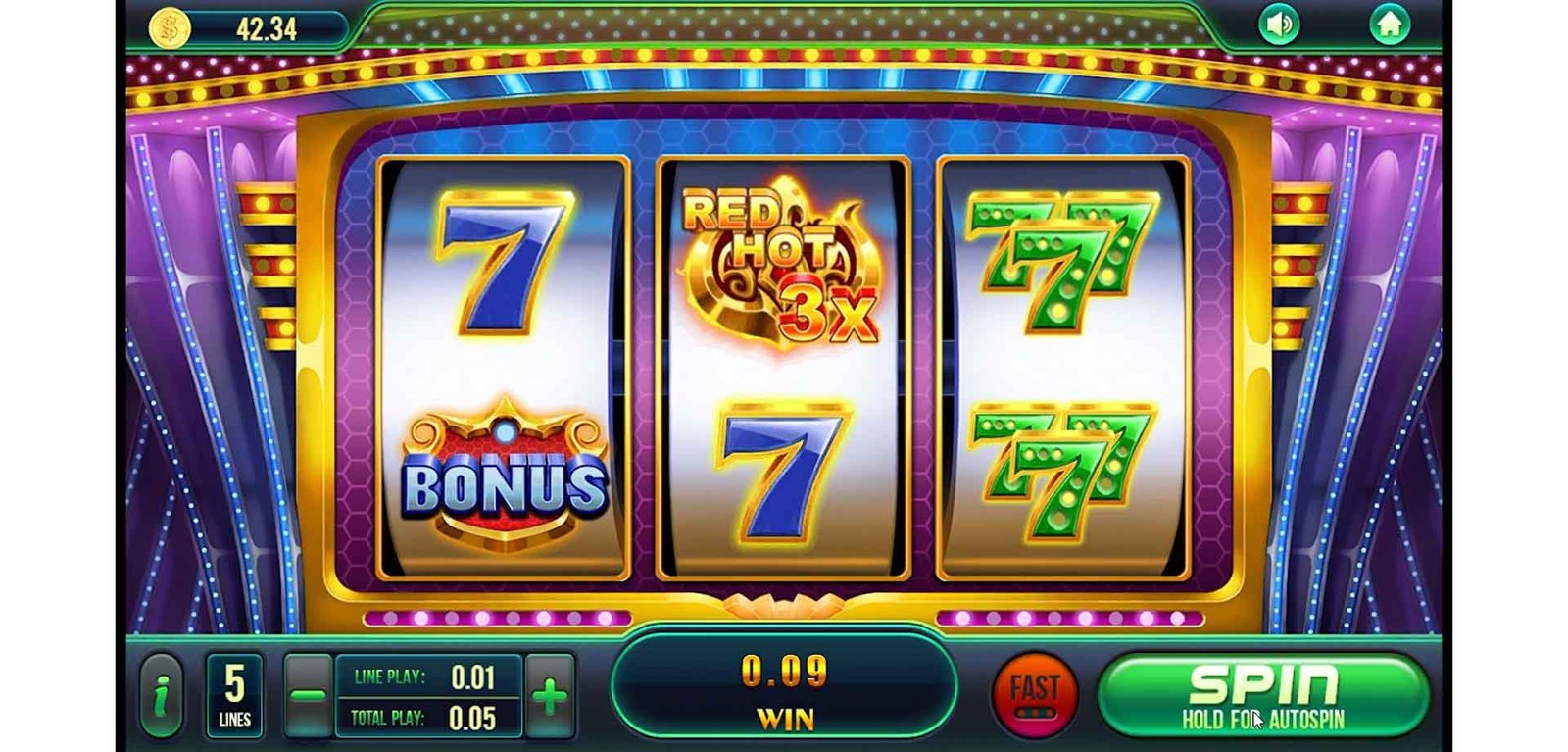Change the 5 LINES setting
The height and width of the screenshot is (752, 1568).
coord(234,696)
